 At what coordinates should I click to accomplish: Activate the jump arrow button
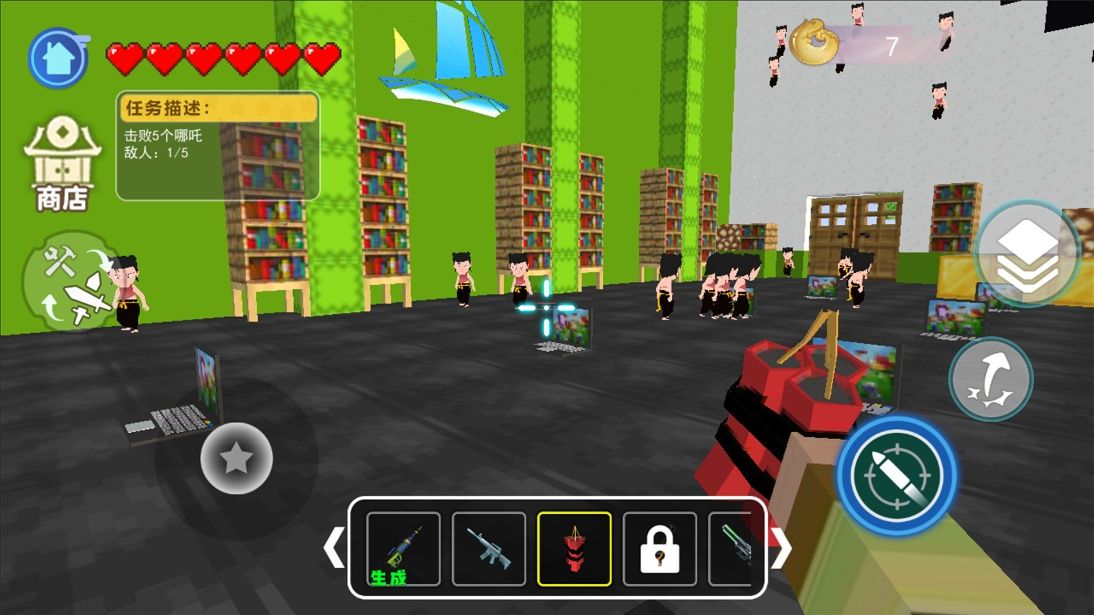(990, 379)
